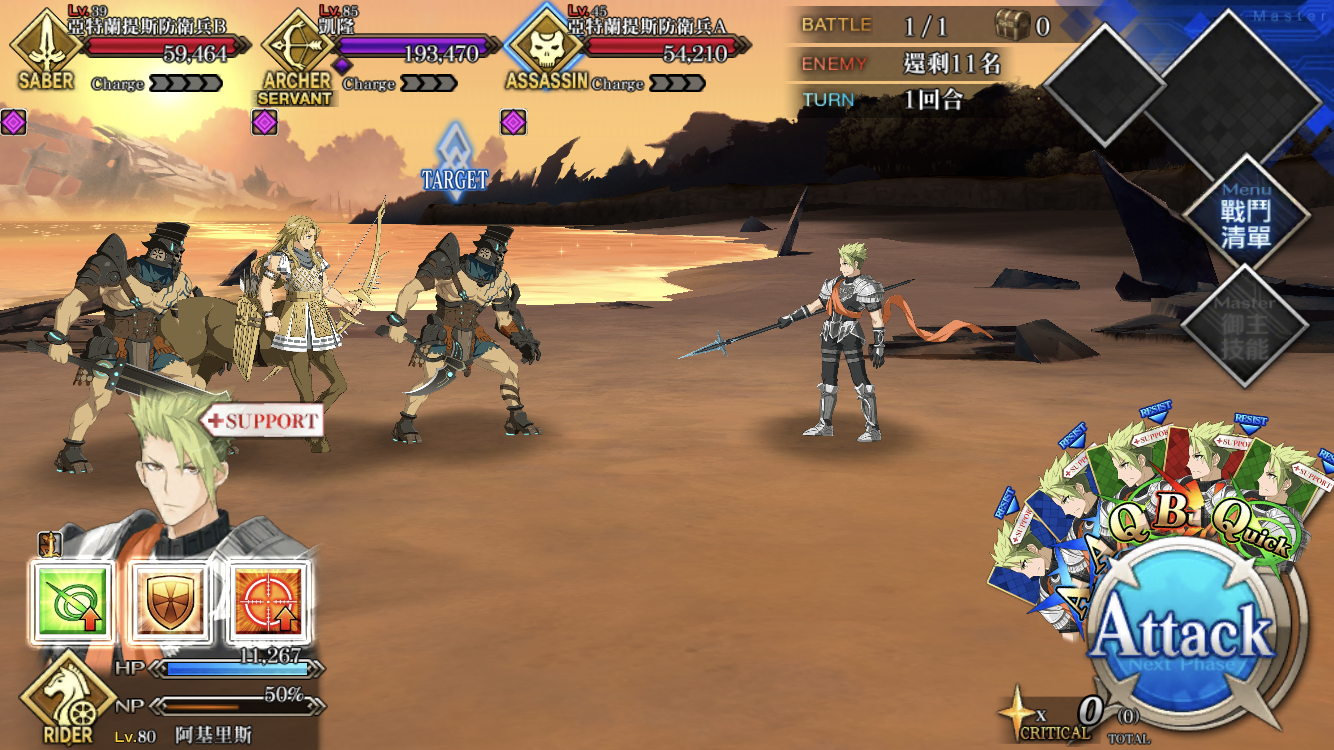1334x750 pixels.
Task: Activate the green arrow skill icon
Action: click(x=71, y=600)
